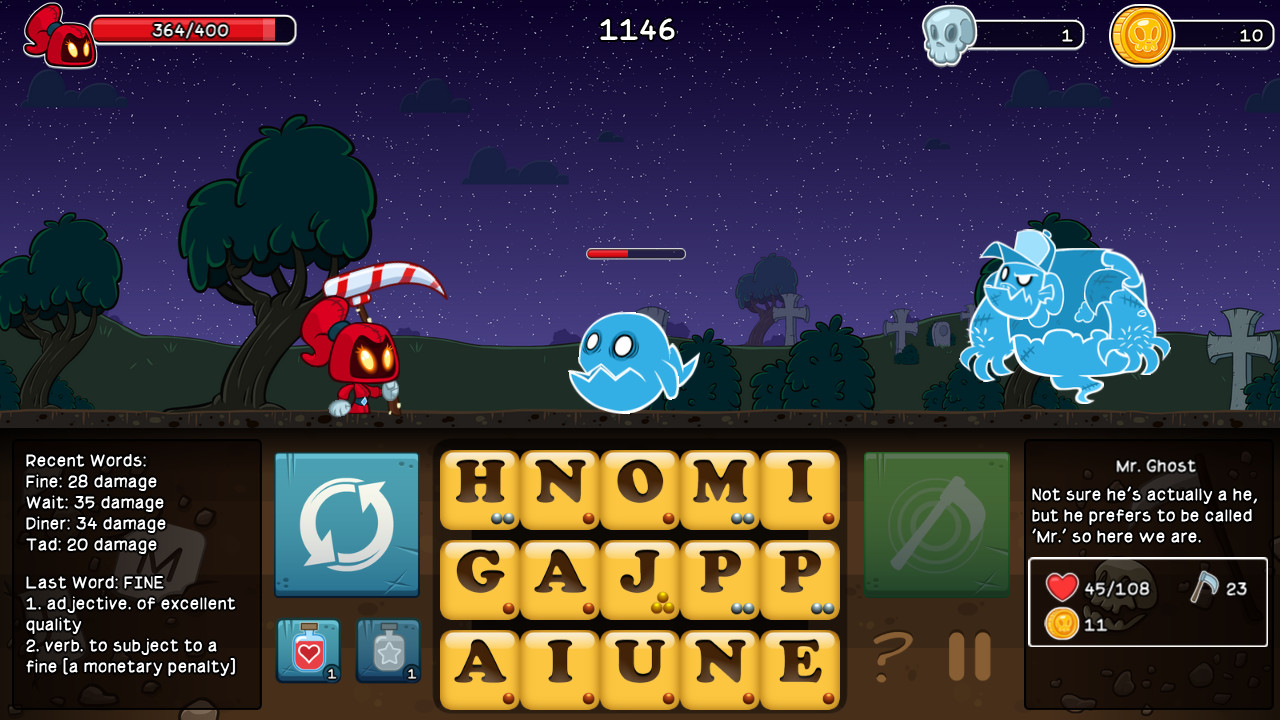Select the letter H tile
Image resolution: width=1280 pixels, height=720 pixels.
point(480,488)
